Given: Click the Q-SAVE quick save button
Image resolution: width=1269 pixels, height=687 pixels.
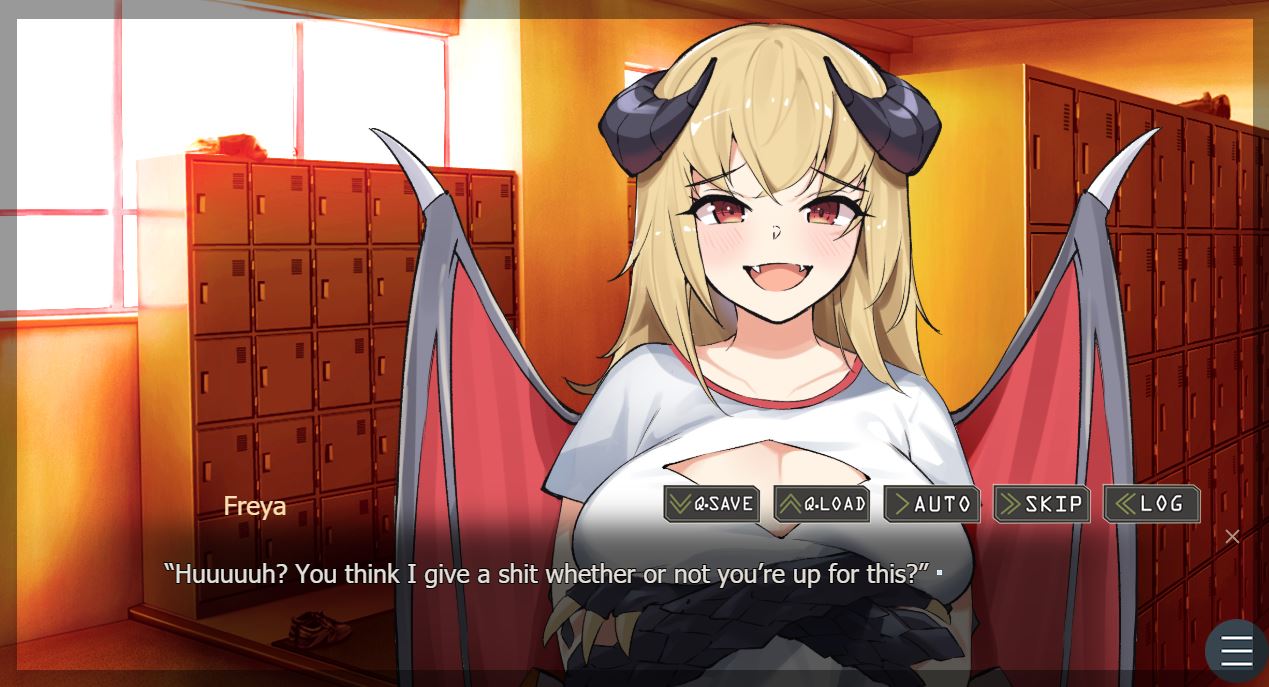Looking at the screenshot, I should click(711, 504).
